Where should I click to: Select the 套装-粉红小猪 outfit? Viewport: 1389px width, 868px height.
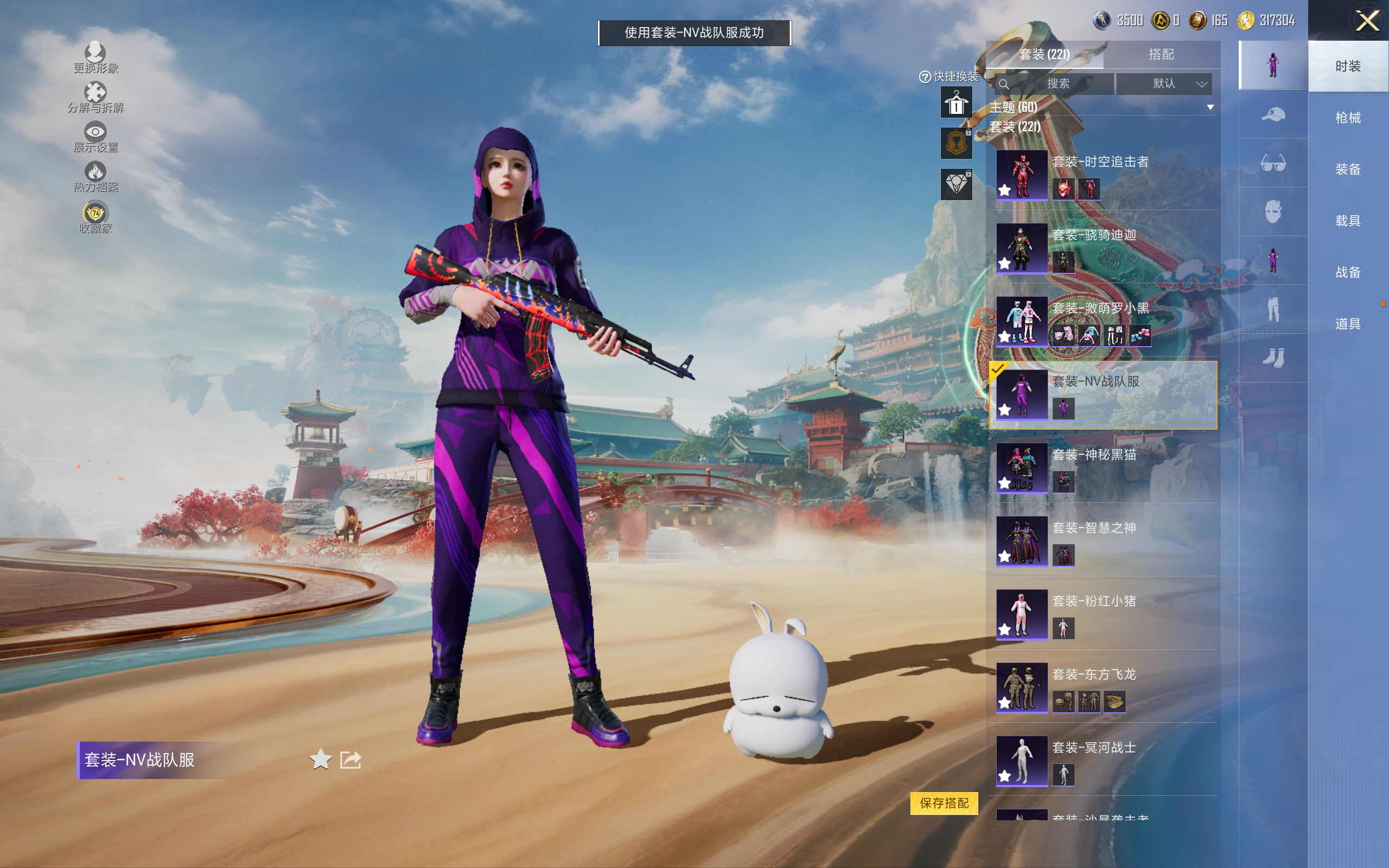click(1101, 614)
